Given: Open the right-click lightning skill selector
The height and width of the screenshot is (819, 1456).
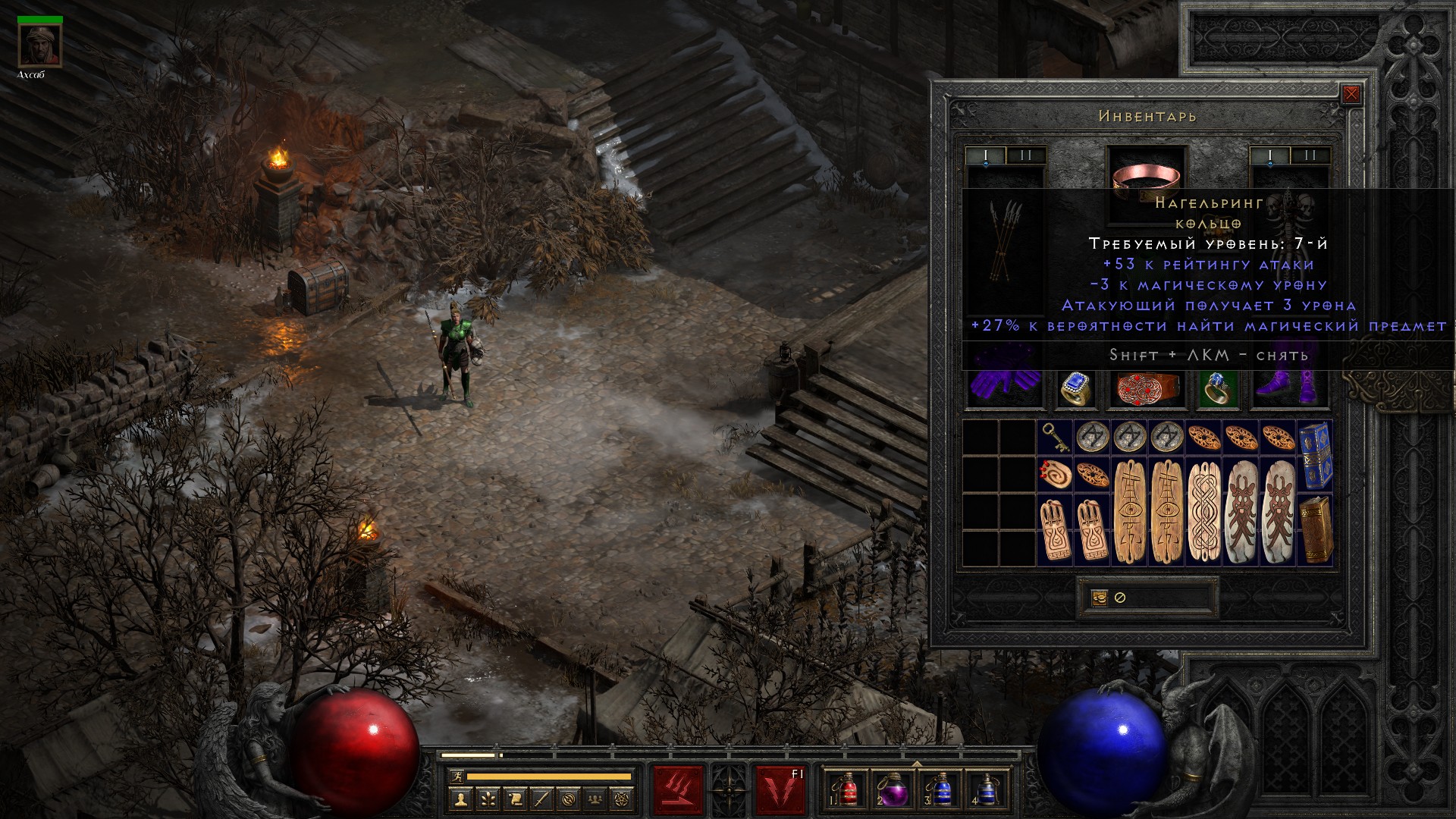Looking at the screenshot, I should [x=780, y=790].
